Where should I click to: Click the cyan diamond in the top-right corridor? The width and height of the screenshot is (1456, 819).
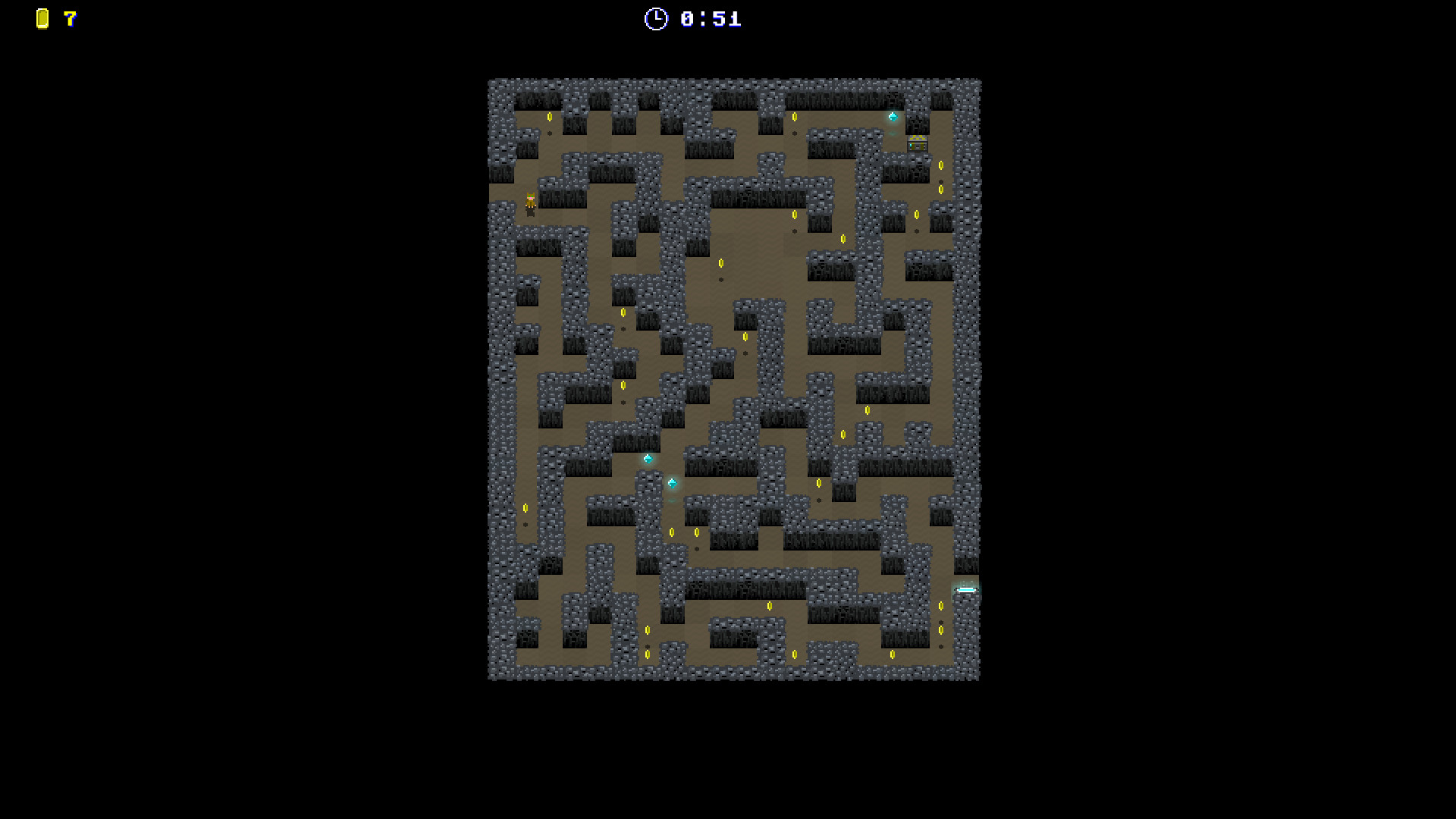[893, 117]
